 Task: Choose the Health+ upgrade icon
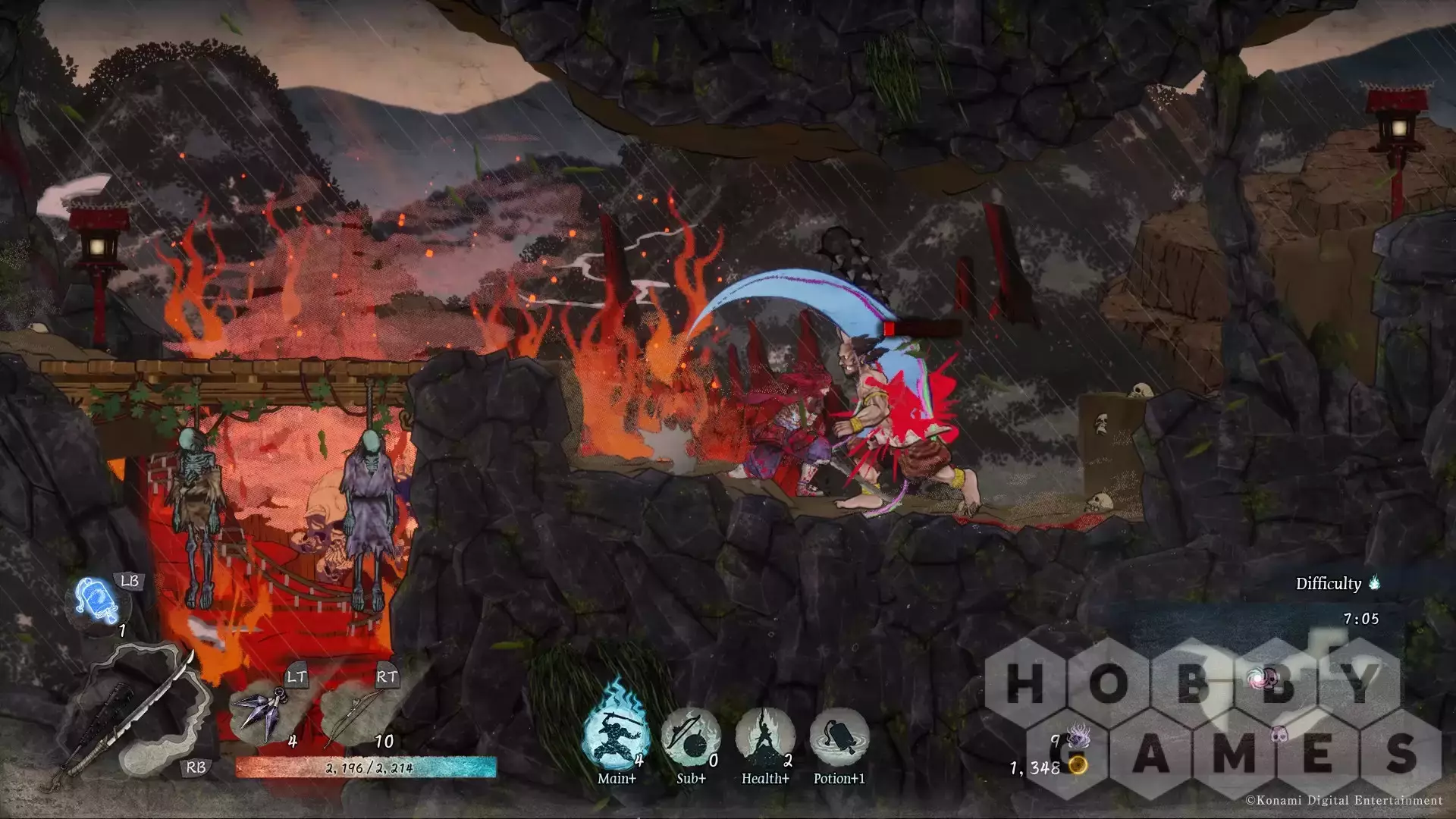[x=764, y=737]
